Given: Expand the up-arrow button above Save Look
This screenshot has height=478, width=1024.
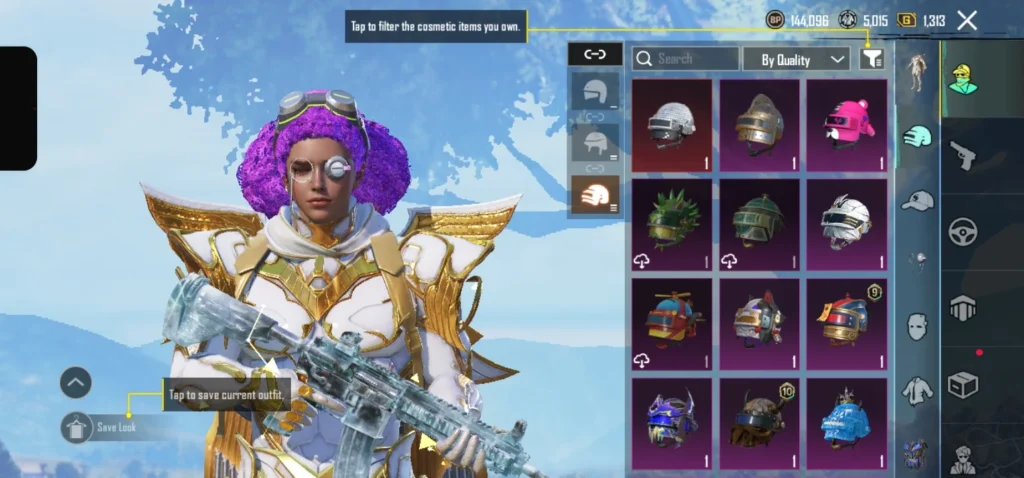Looking at the screenshot, I should pos(76,382).
